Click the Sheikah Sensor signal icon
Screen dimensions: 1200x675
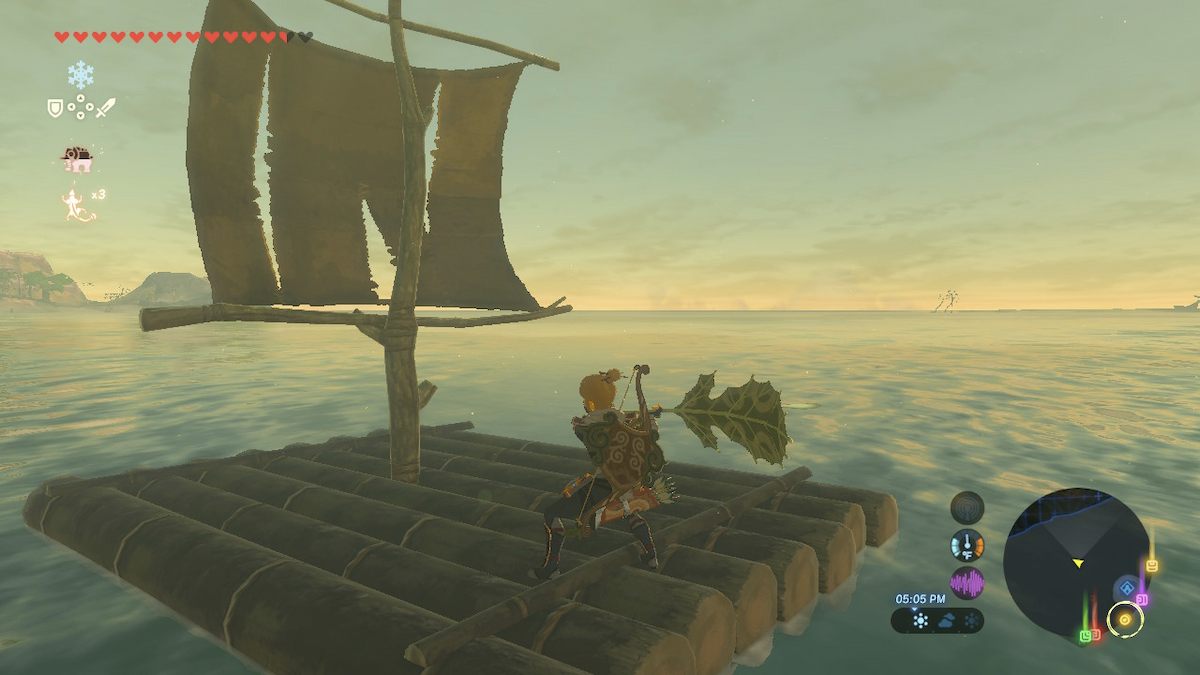967,507
